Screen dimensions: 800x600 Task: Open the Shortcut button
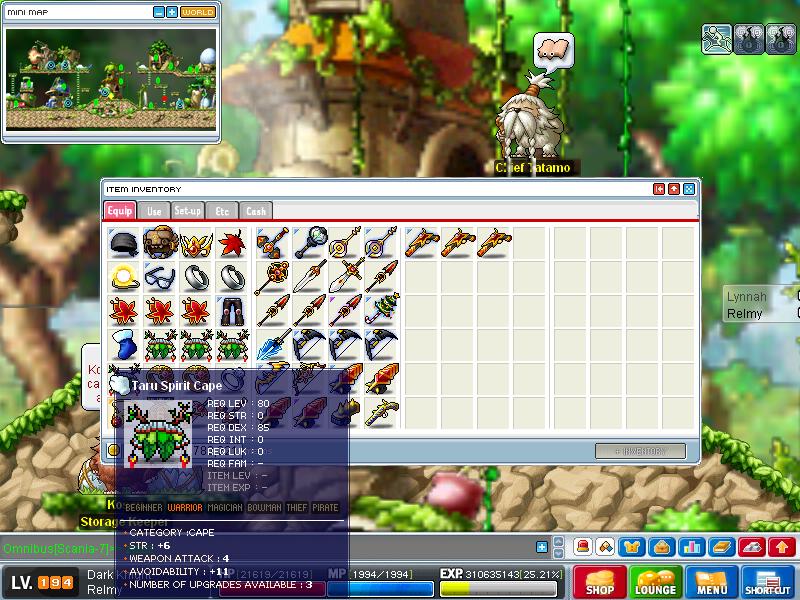coord(768,583)
